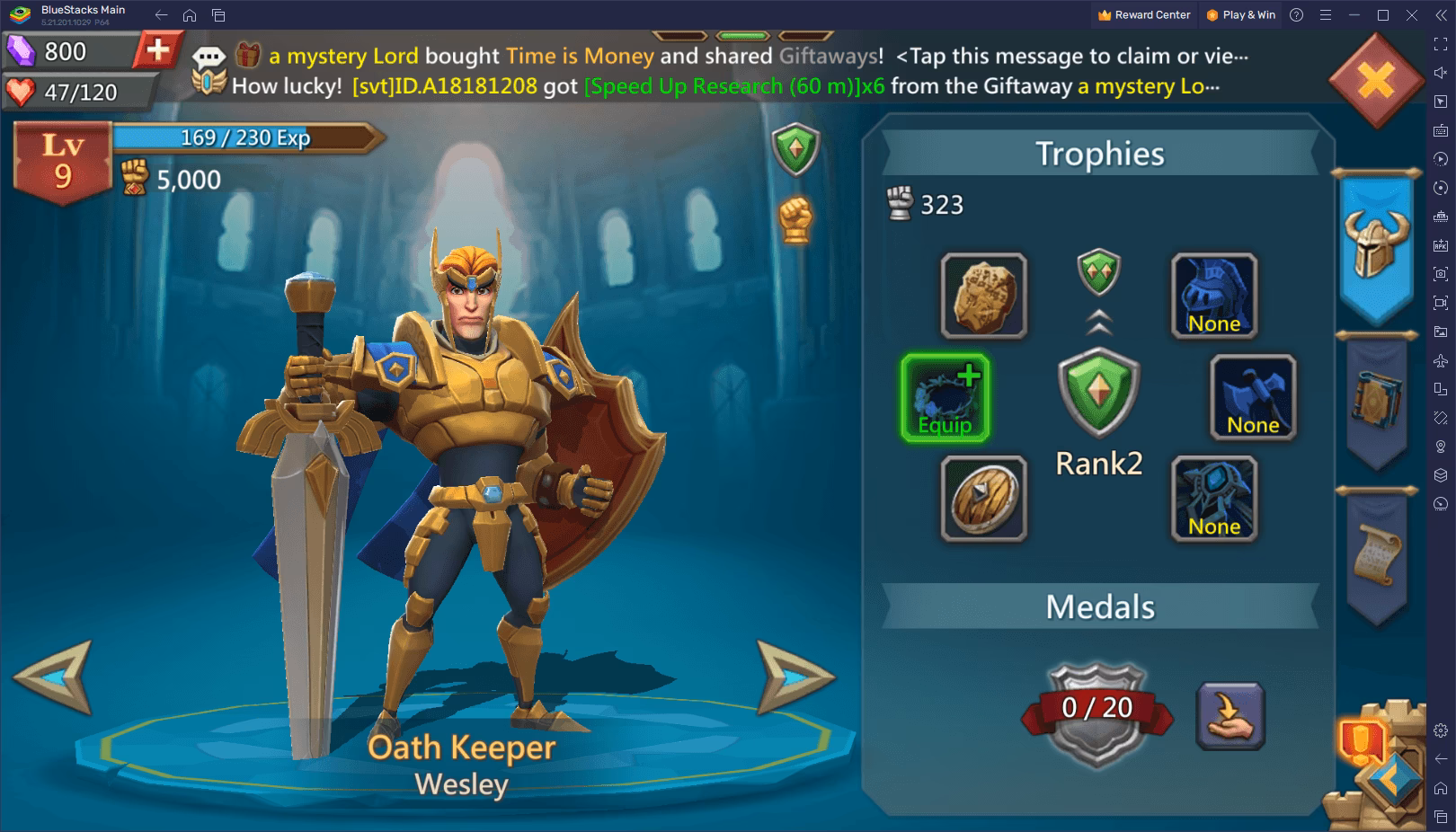This screenshot has width=1456, height=832.
Task: Open the Reward Center in the title bar
Action: click(x=1142, y=14)
